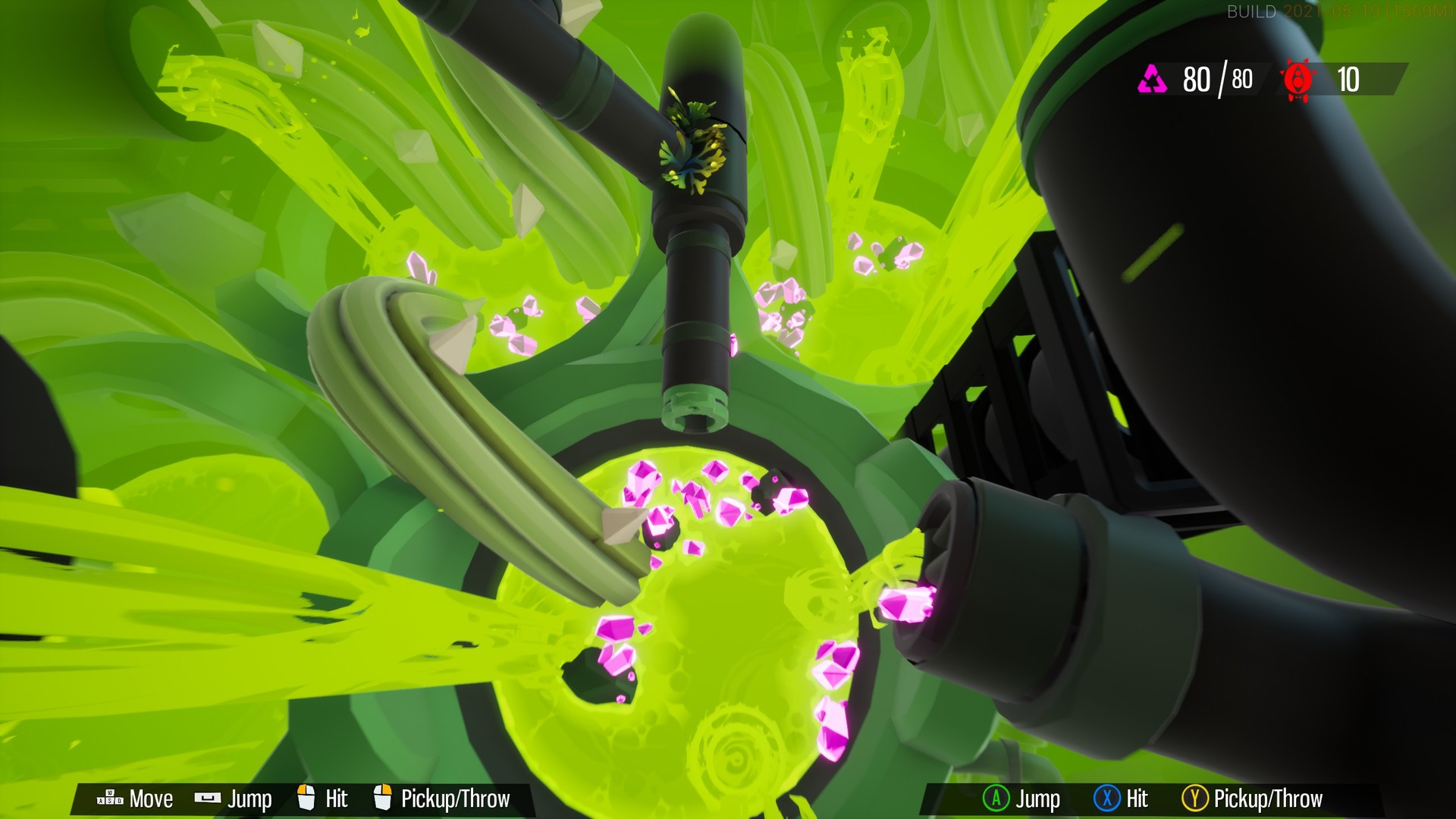Select the left mouse button icon for Hit

click(305, 799)
